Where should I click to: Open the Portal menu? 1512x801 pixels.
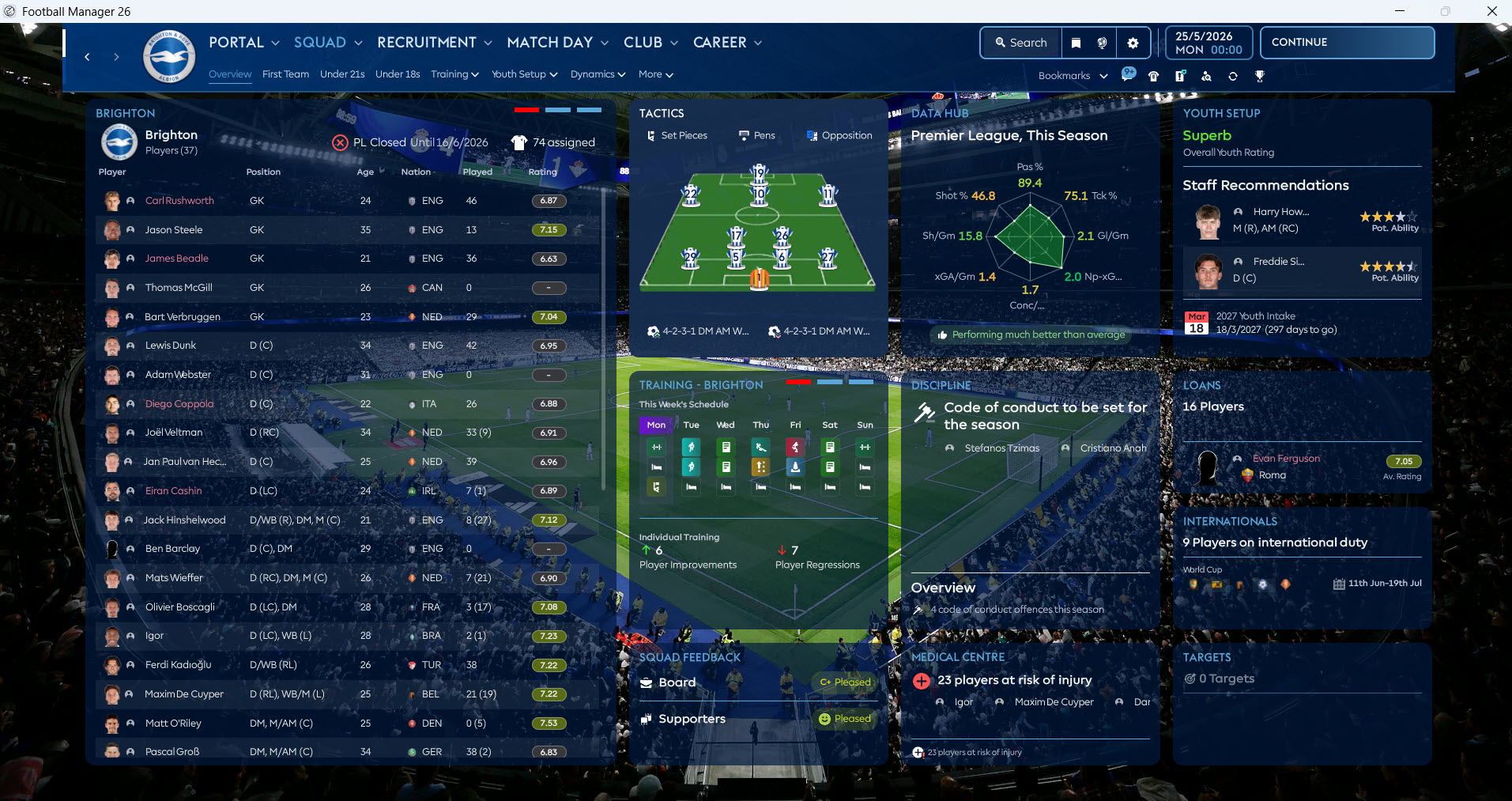243,43
